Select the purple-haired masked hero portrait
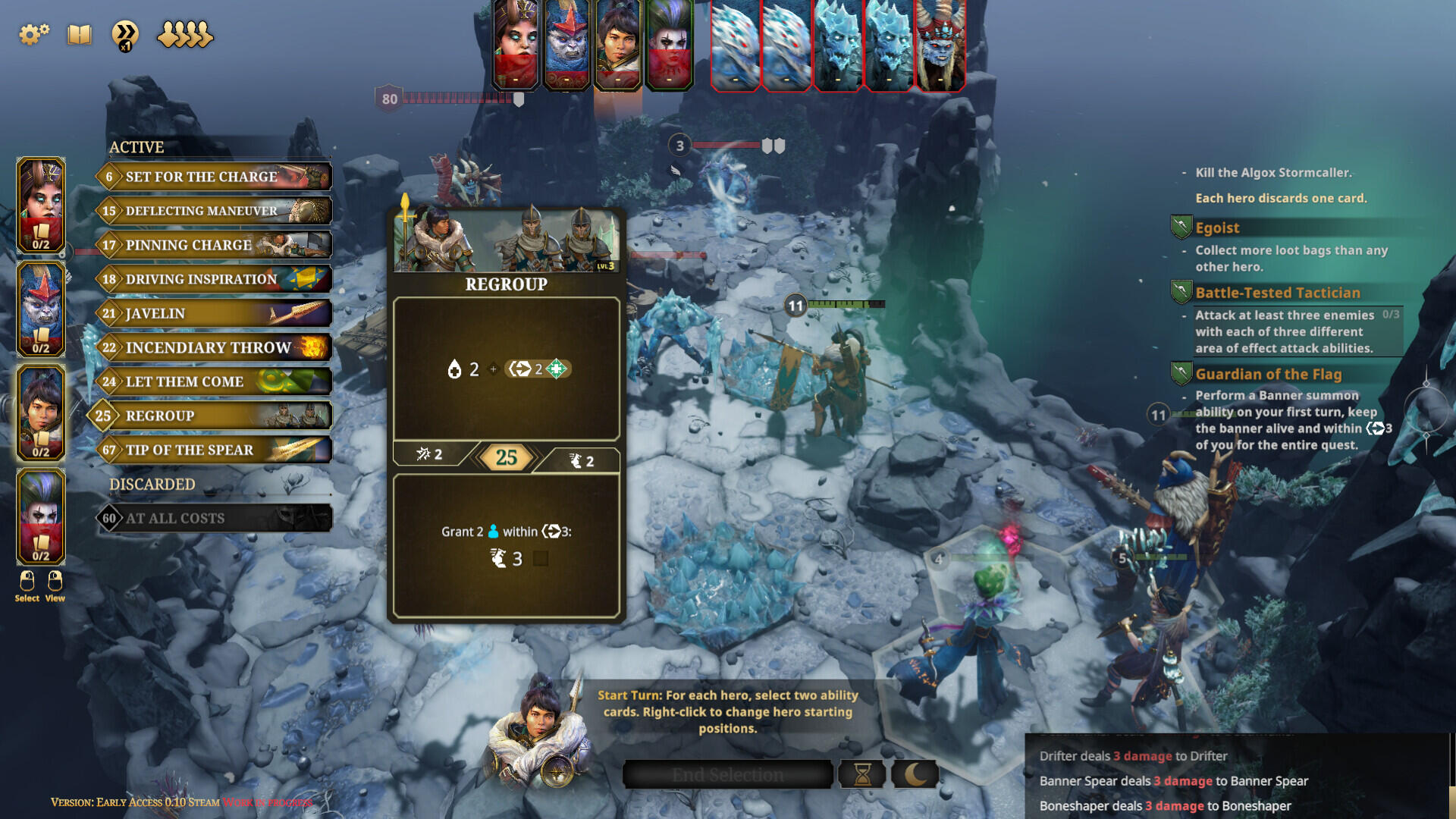This screenshot has width=1456, height=819. 41,517
